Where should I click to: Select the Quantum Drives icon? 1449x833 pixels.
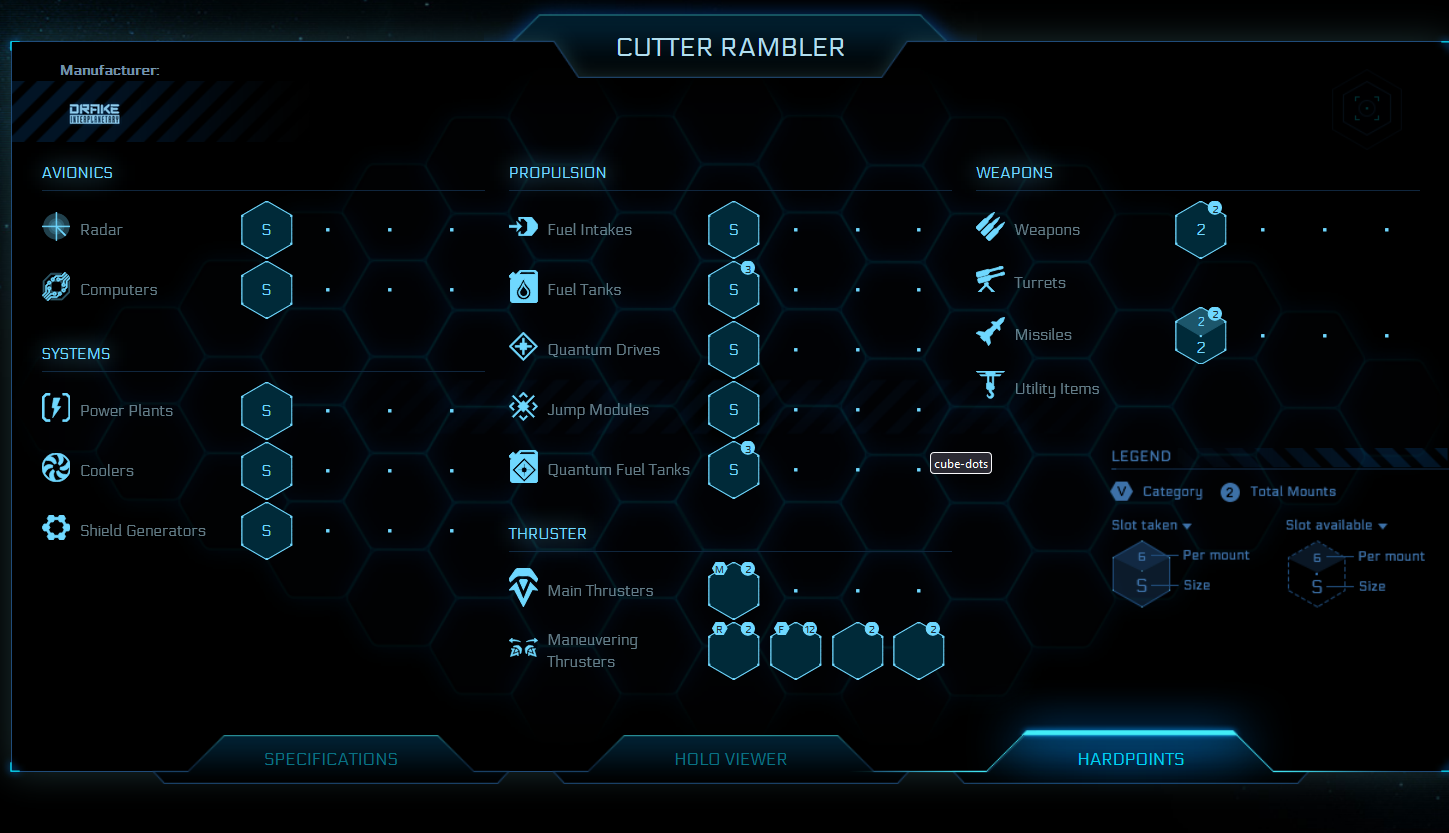click(522, 347)
